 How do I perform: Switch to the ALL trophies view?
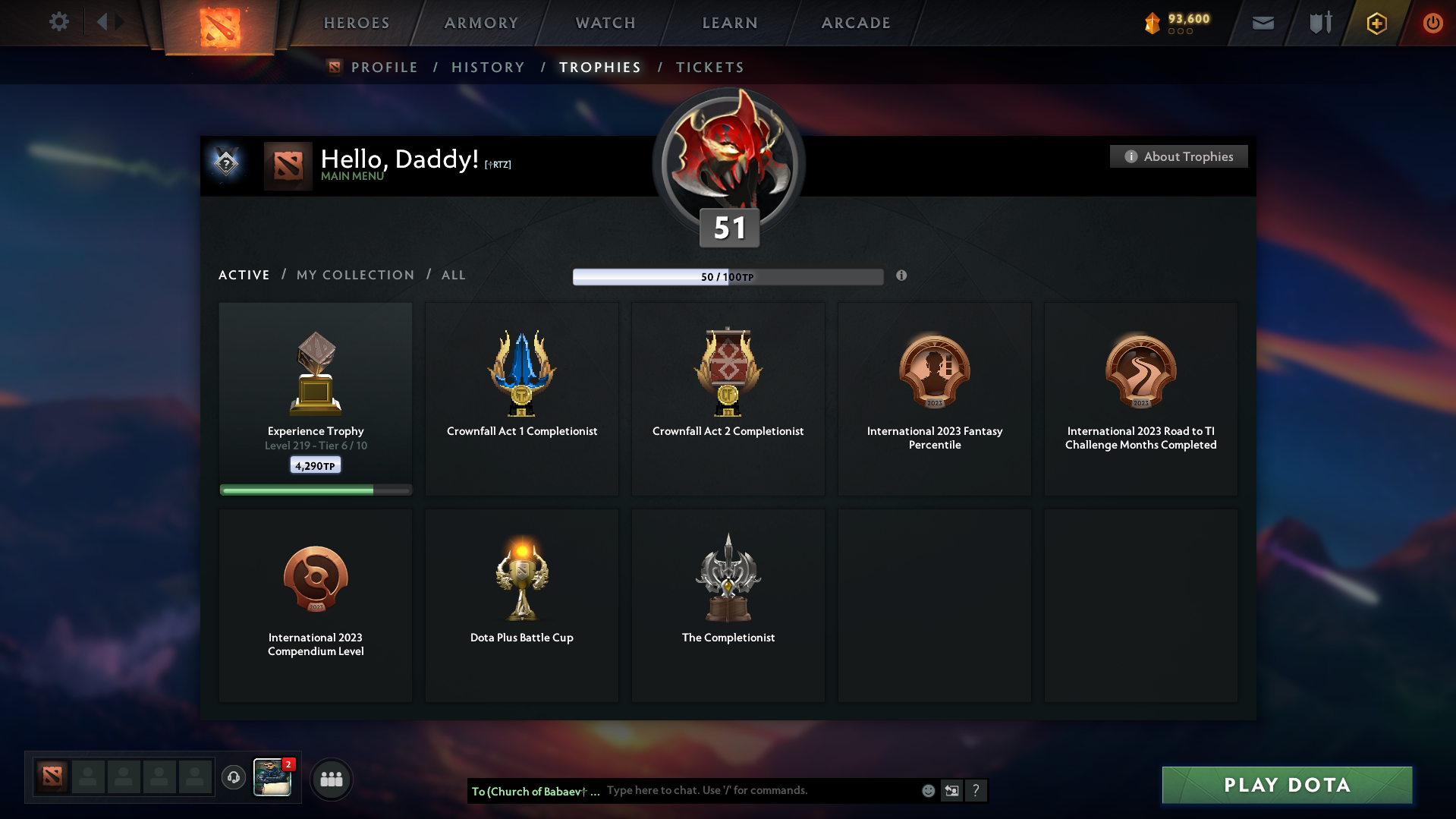[x=453, y=275]
